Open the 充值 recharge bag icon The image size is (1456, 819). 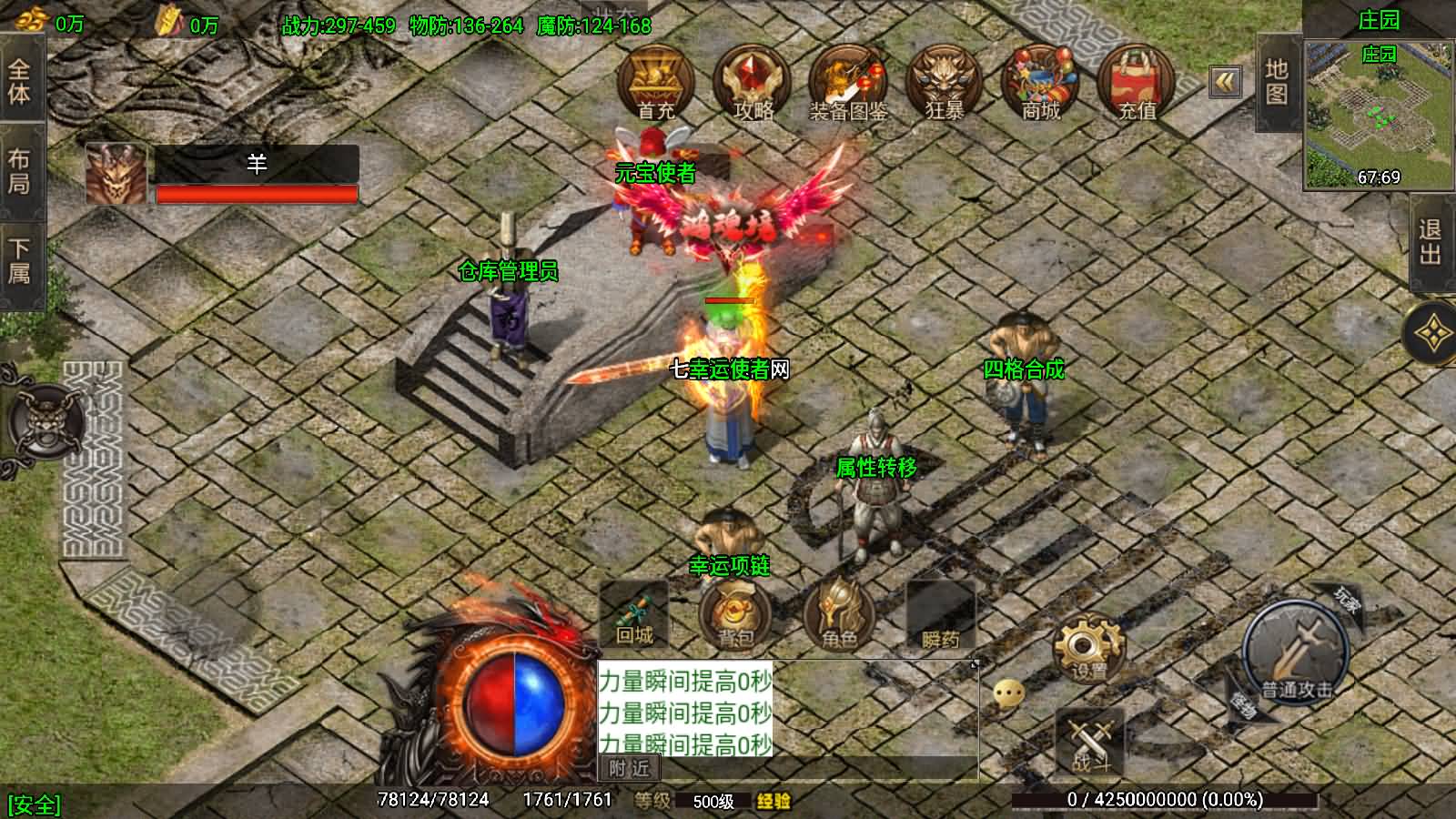1137,83
